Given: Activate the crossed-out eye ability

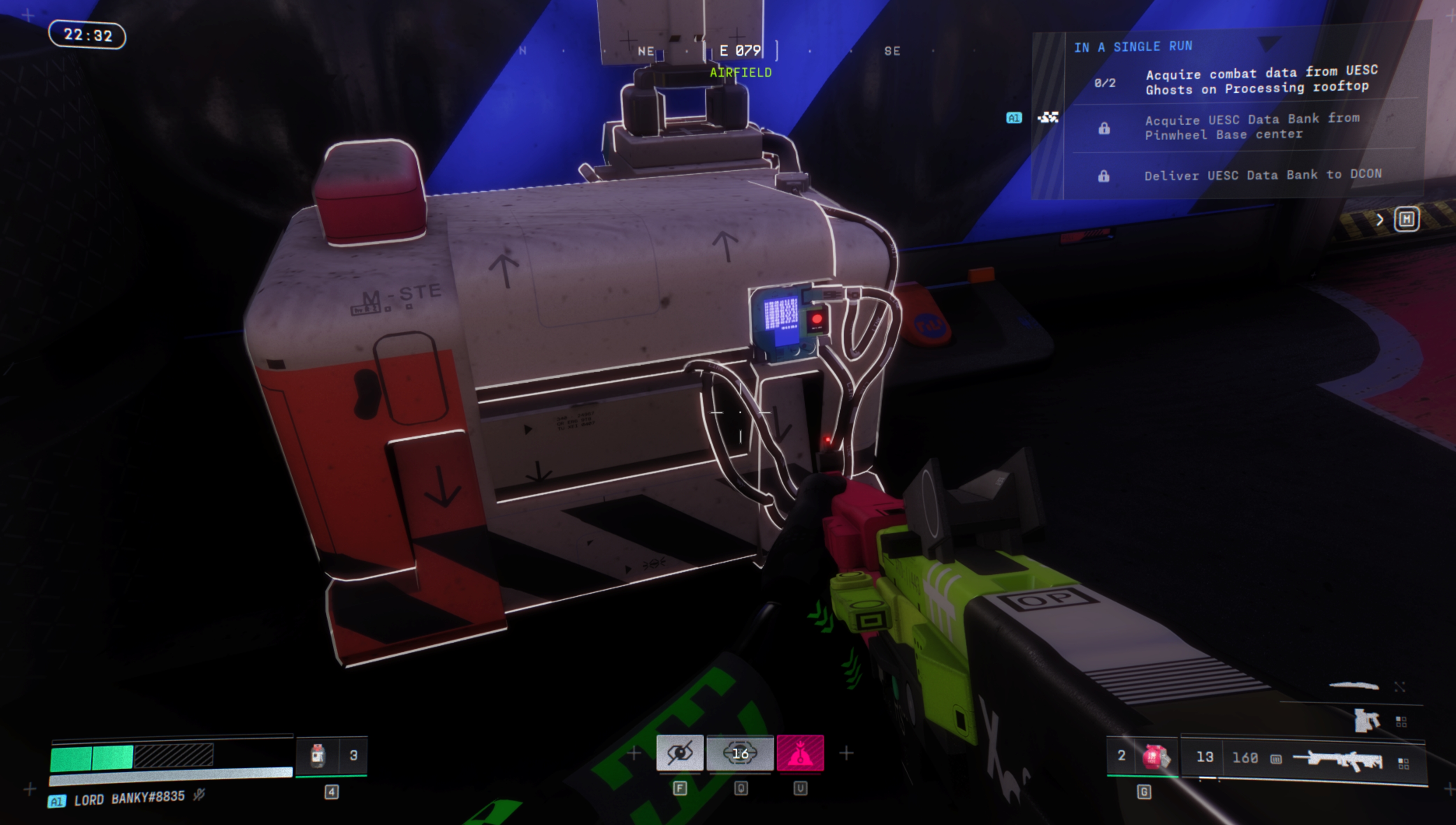Looking at the screenshot, I should pyautogui.click(x=680, y=753).
